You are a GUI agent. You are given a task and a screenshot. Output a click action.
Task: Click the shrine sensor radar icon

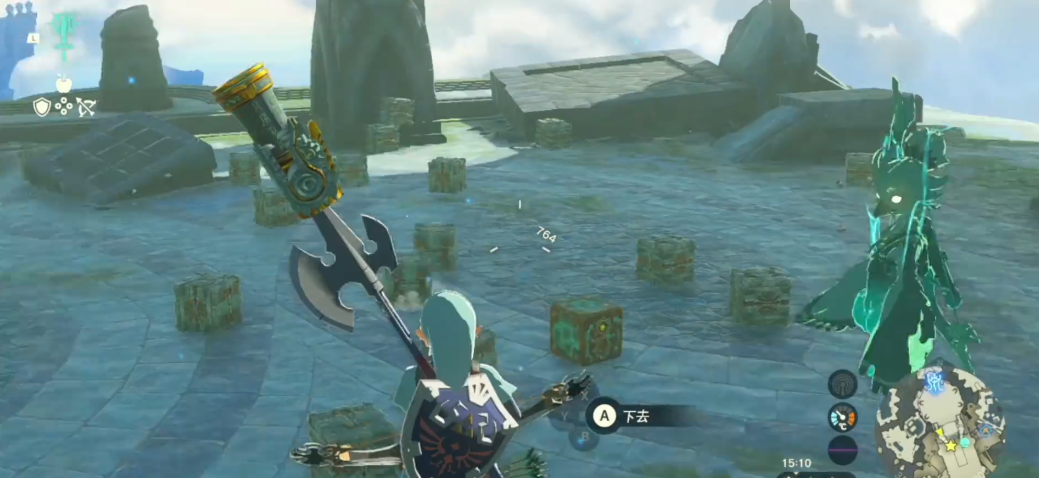[843, 383]
